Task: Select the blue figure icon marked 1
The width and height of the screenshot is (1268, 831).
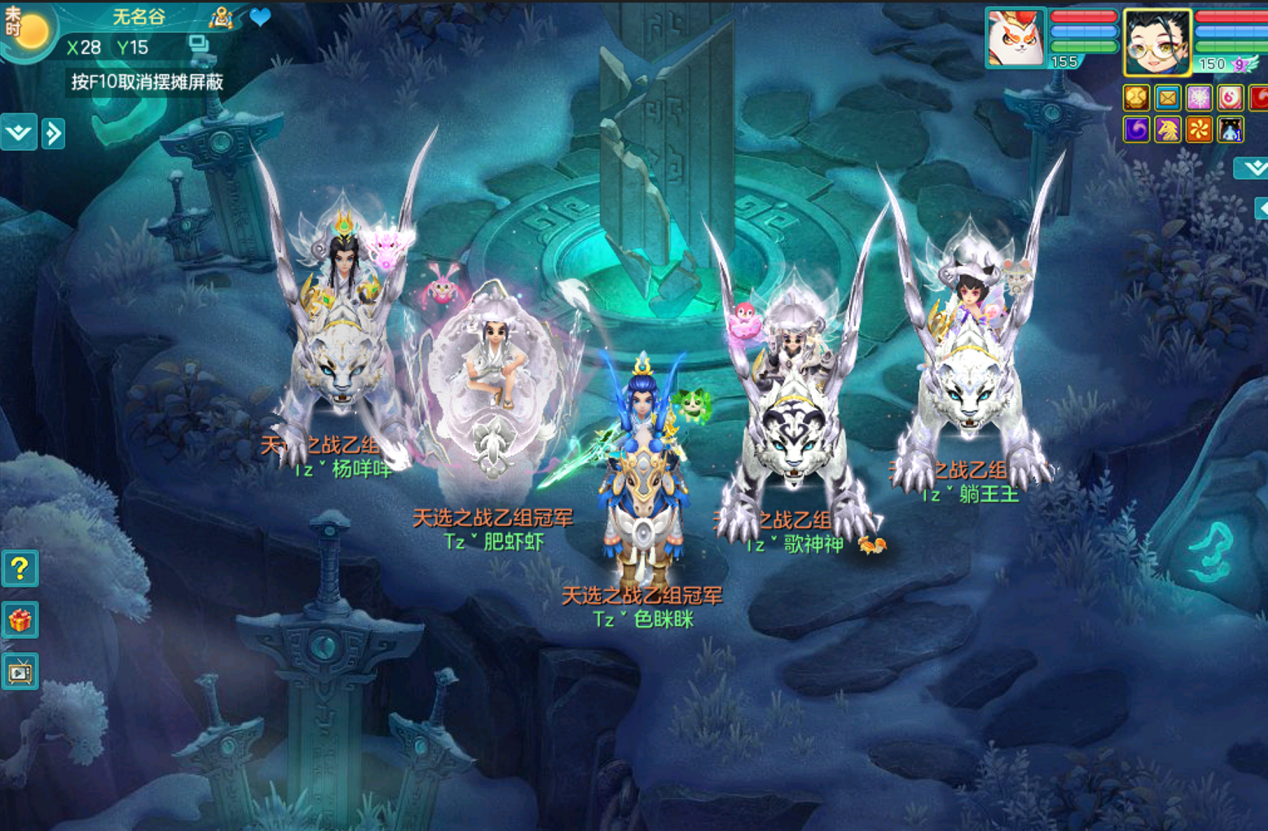Action: (1231, 129)
